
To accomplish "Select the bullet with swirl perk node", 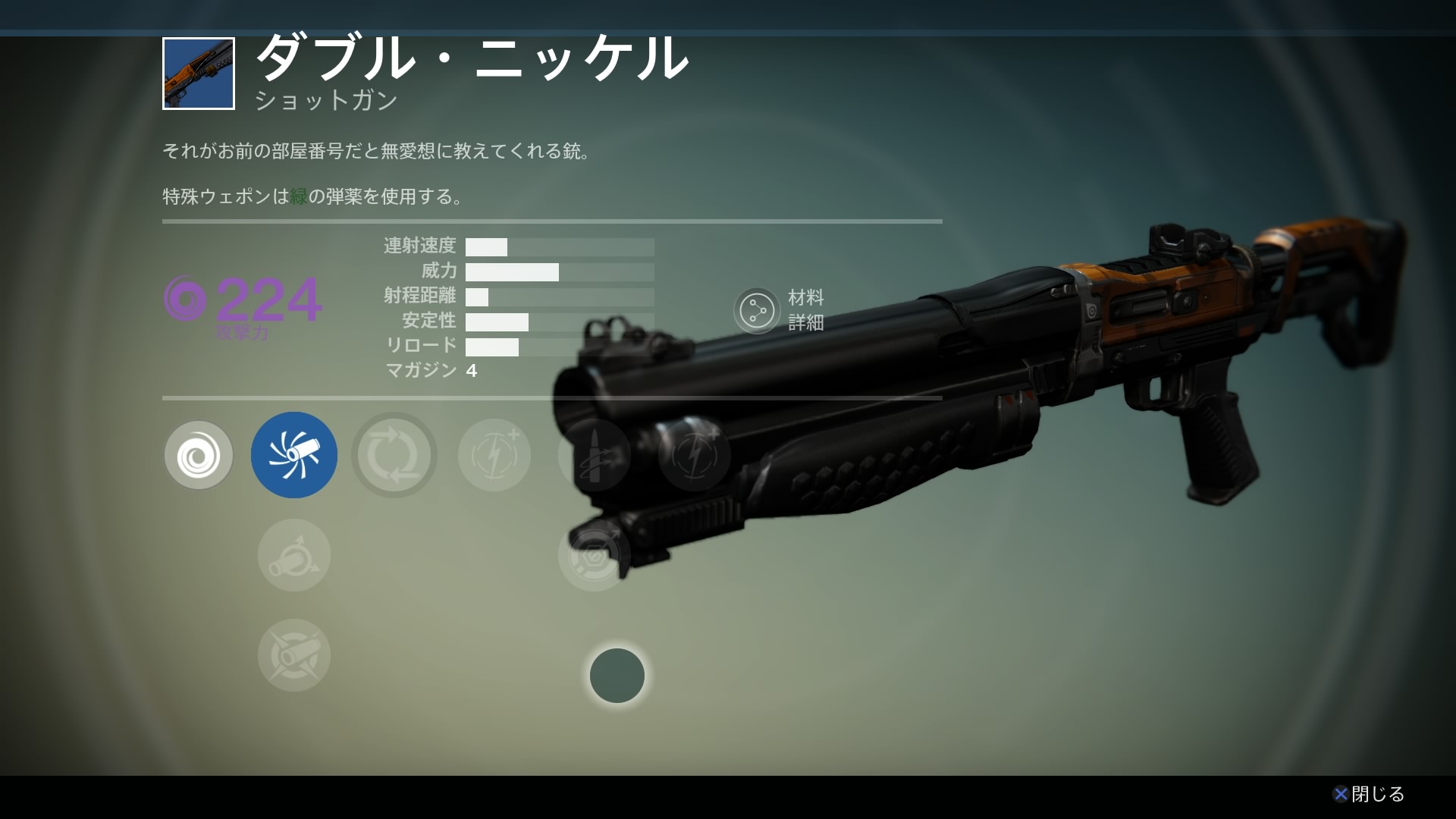I will [594, 455].
